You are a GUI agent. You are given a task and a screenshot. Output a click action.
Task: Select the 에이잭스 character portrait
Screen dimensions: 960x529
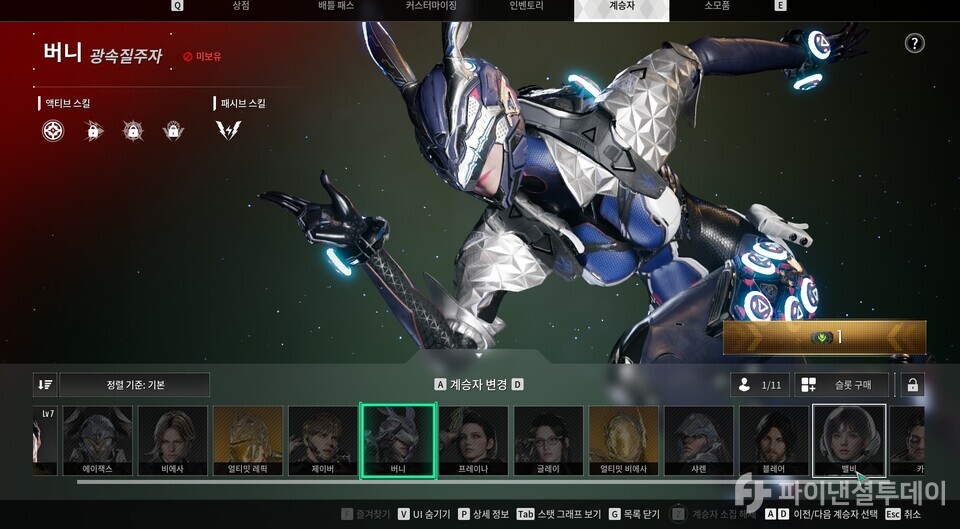click(98, 440)
